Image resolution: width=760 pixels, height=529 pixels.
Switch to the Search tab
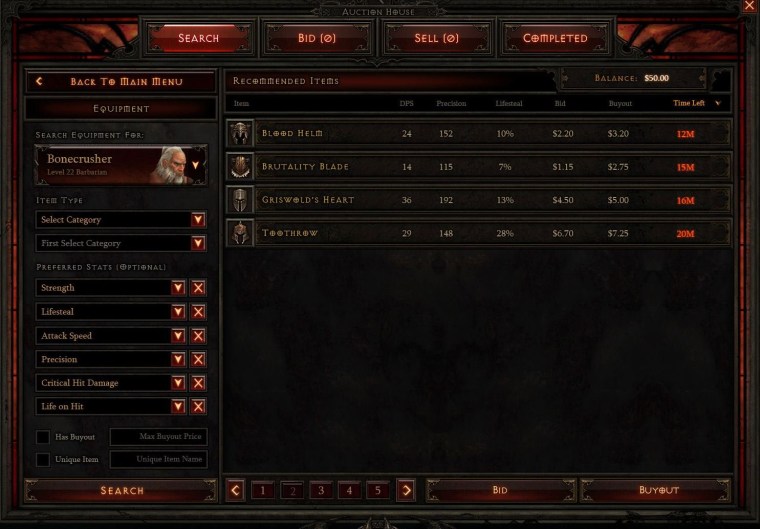(198, 38)
